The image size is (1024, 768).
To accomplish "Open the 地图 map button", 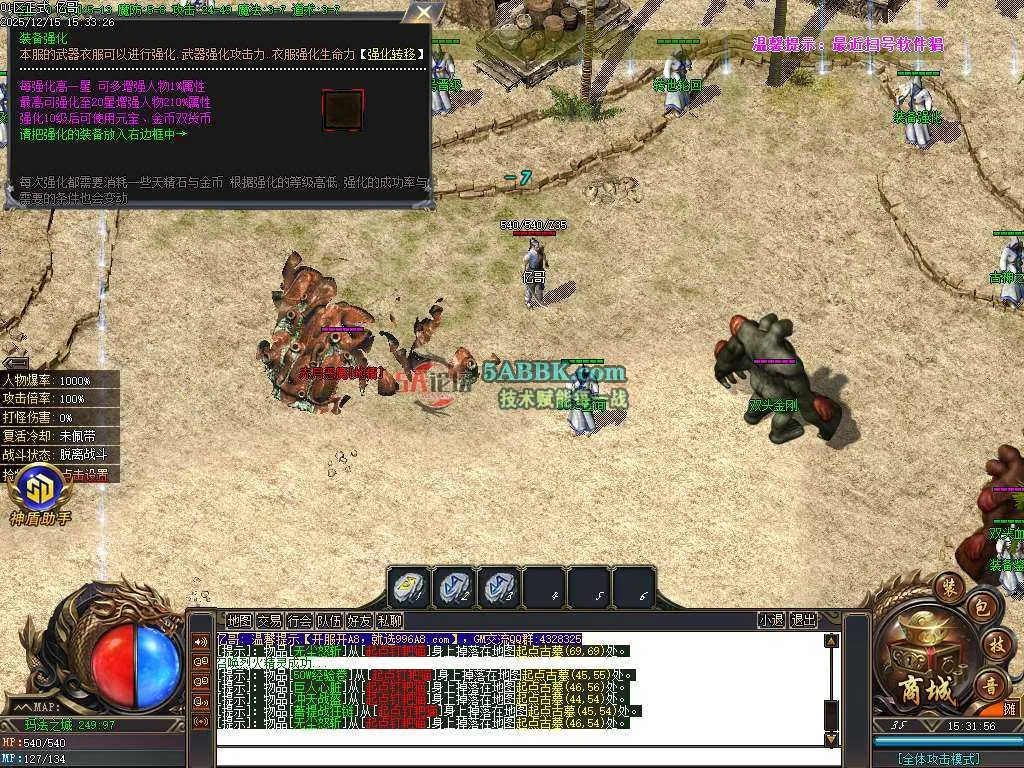I will pos(239,620).
